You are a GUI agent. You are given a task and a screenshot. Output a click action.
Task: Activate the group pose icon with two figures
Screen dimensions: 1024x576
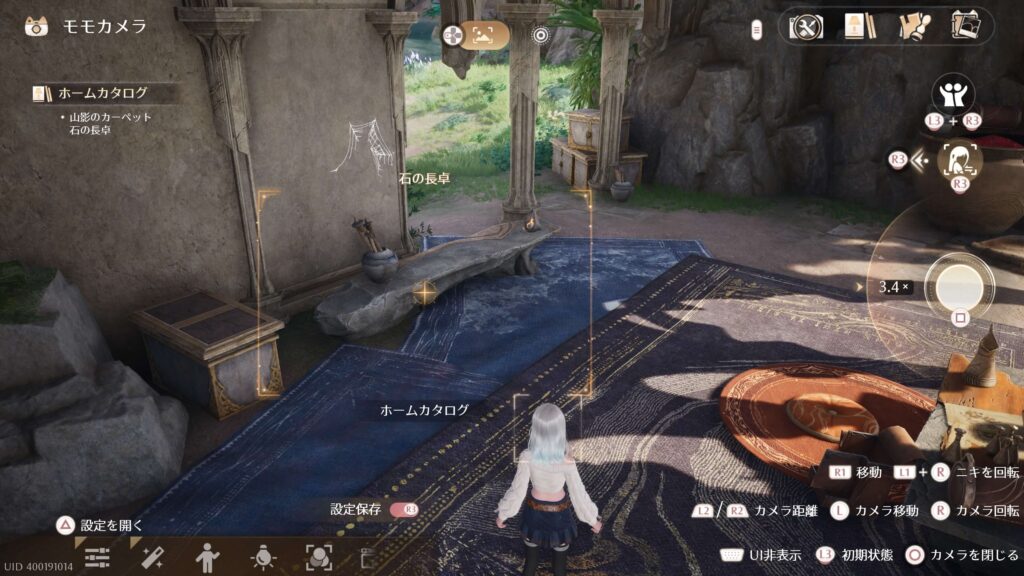pos(952,94)
